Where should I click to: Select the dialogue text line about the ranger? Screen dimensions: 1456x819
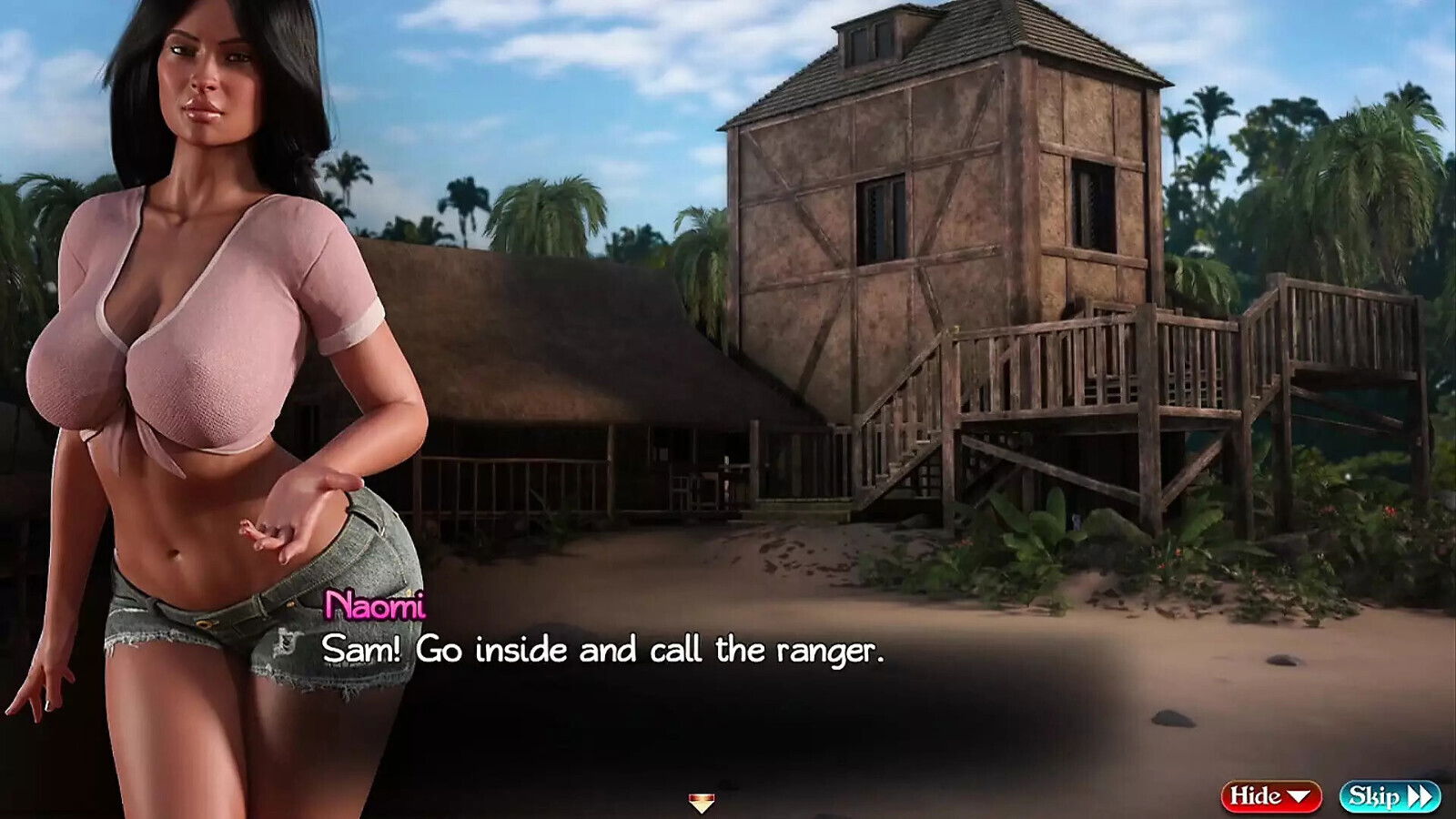coord(603,649)
